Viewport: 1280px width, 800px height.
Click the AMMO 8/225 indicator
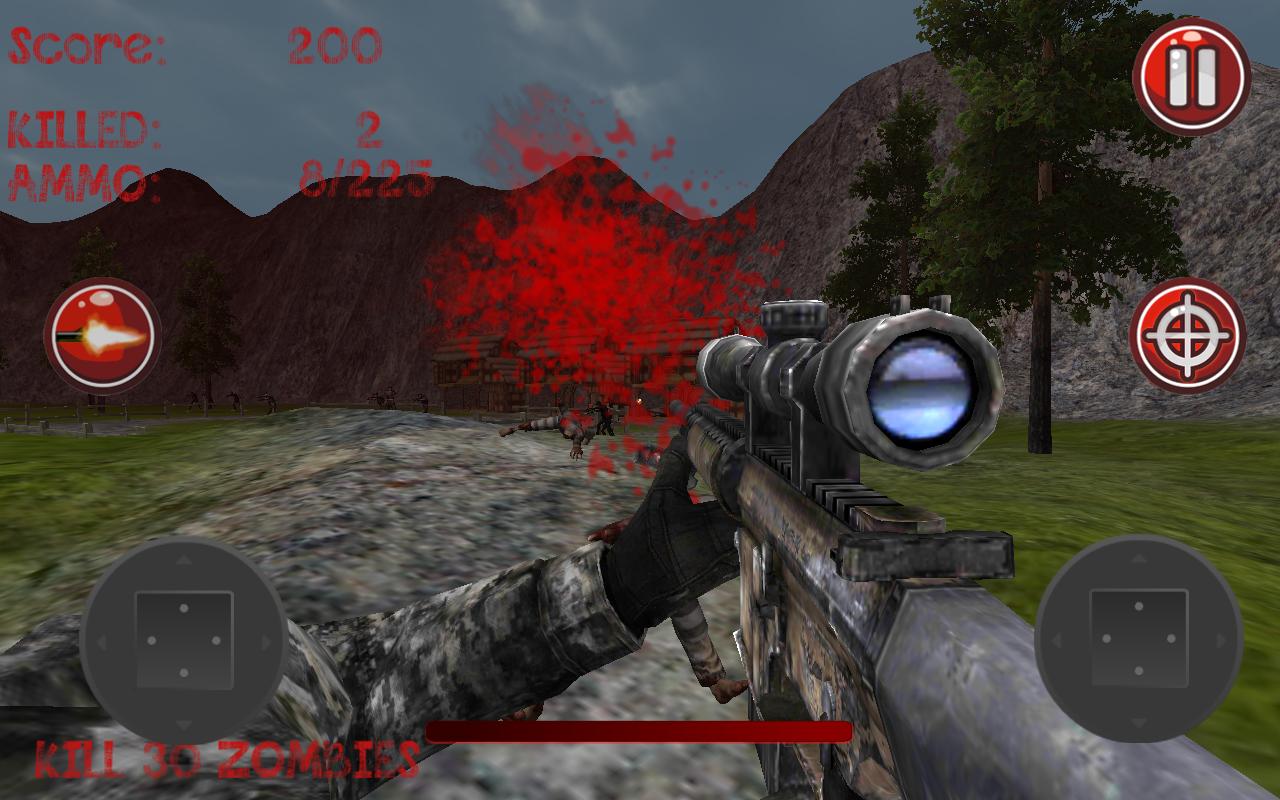pos(220,178)
